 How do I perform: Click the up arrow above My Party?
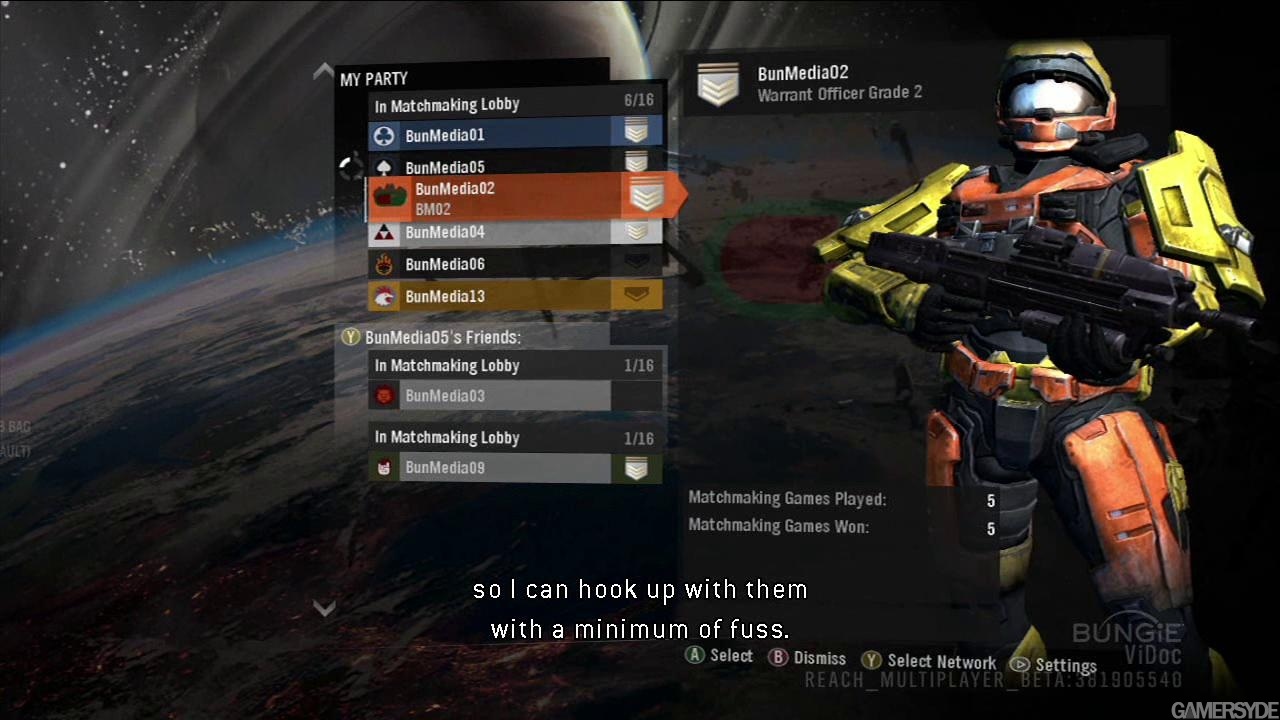(323, 71)
